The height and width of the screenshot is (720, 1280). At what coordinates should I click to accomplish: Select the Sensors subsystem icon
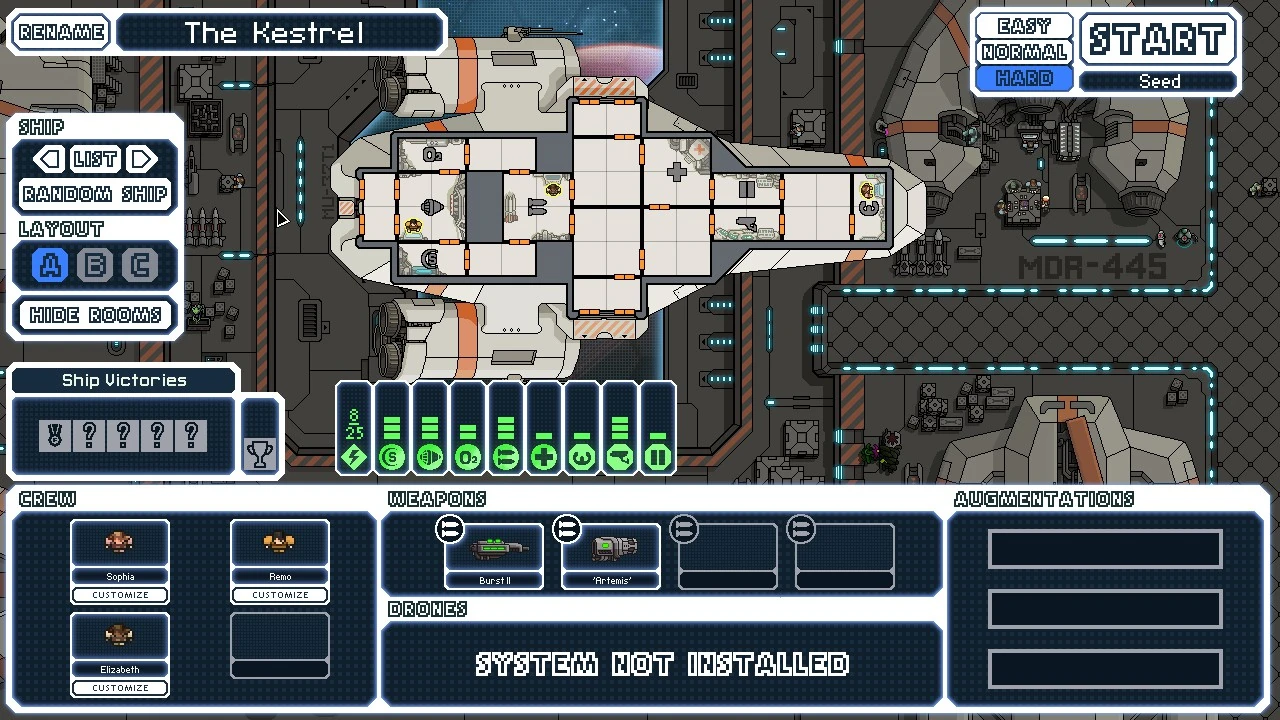click(x=619, y=457)
